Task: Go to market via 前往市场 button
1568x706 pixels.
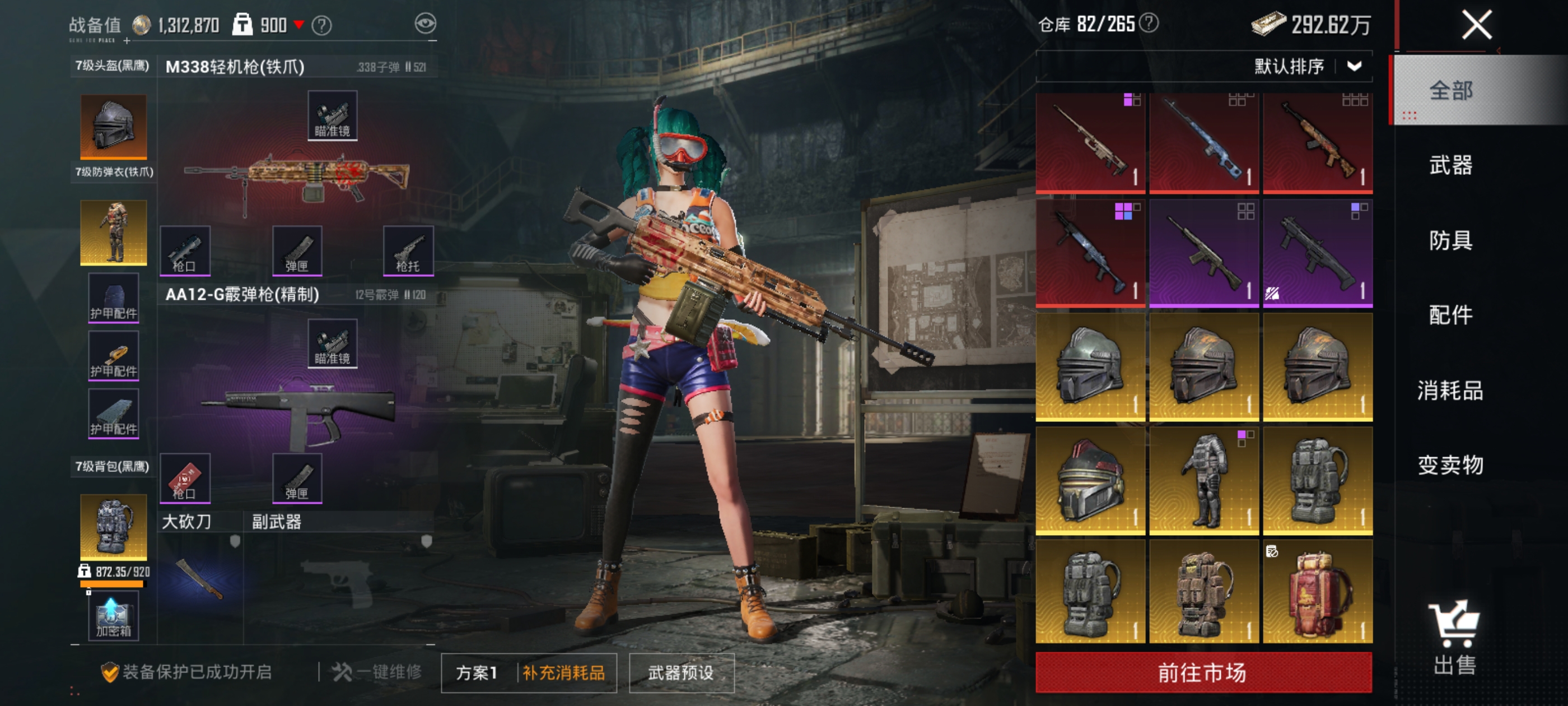Action: (x=1203, y=672)
